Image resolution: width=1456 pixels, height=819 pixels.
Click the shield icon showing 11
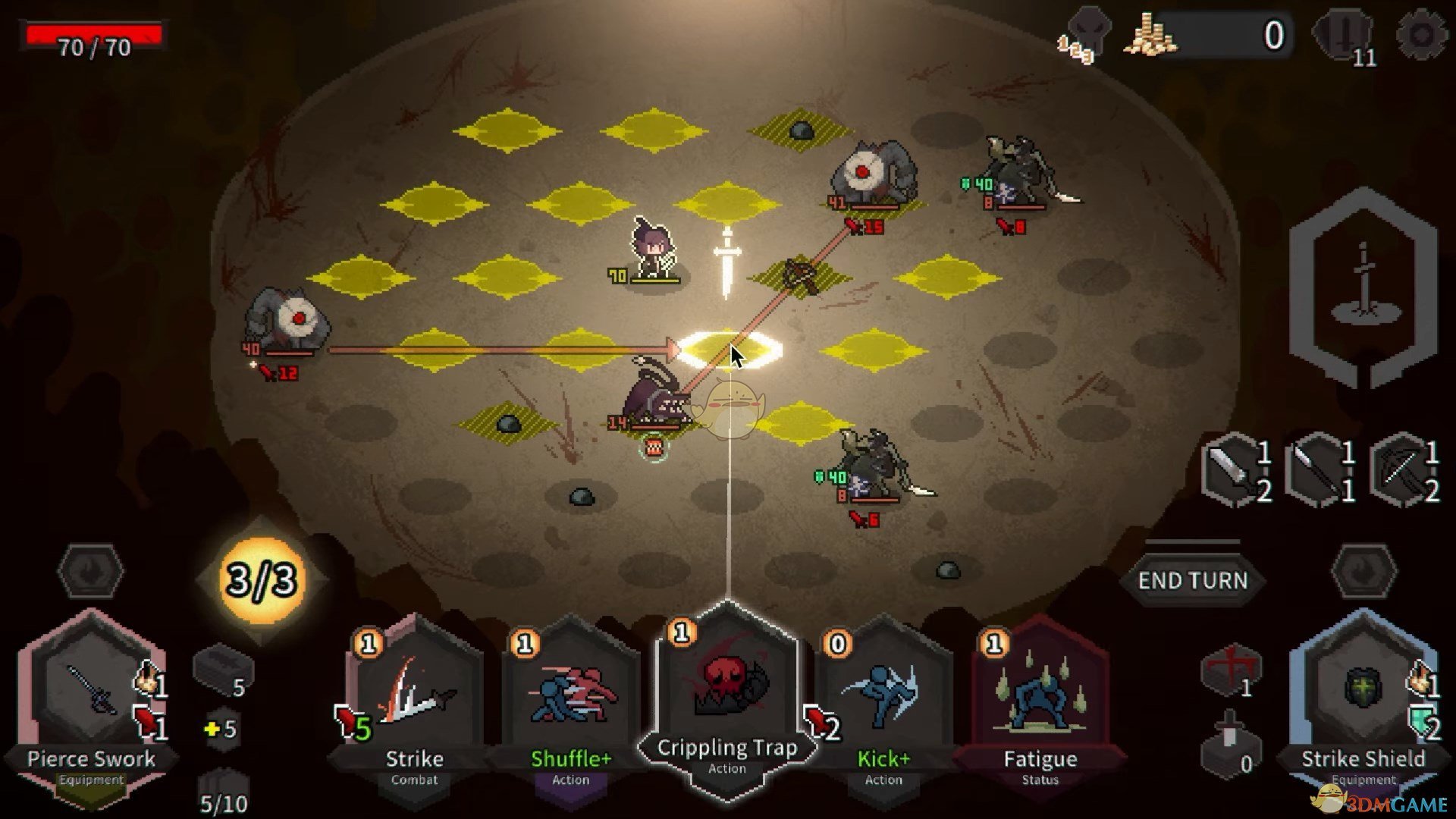1345,38
